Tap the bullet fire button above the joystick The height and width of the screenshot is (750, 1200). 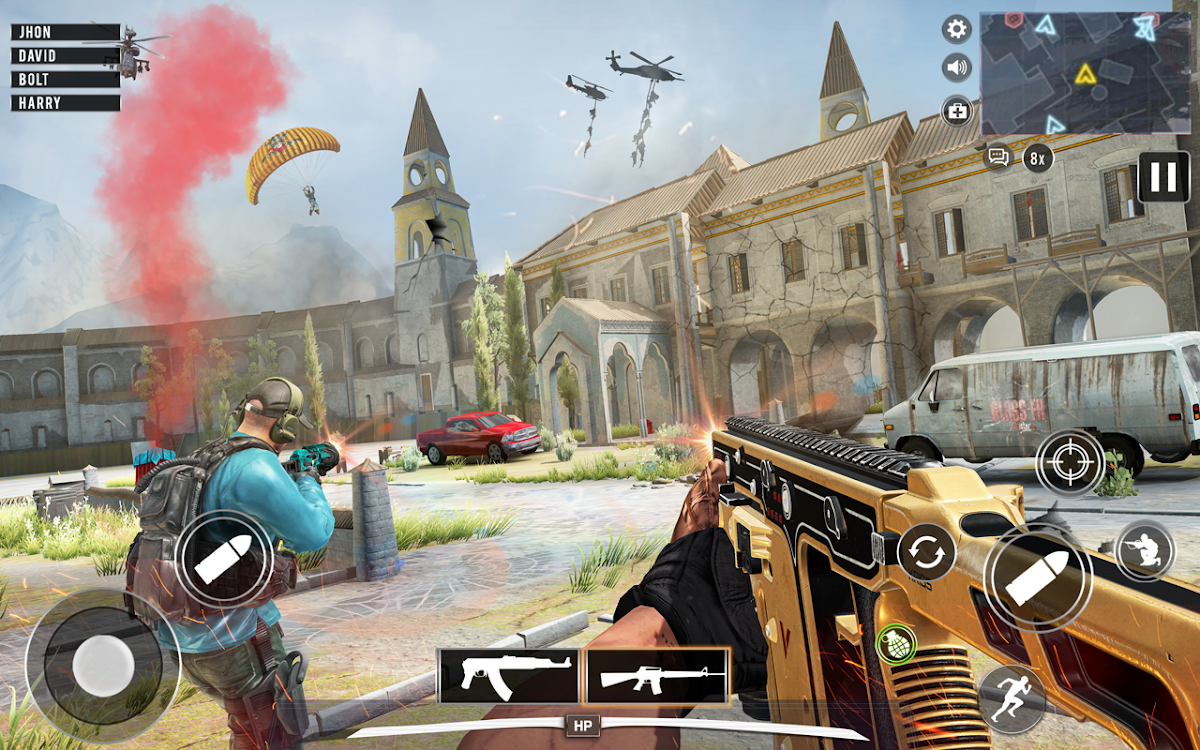pos(224,559)
